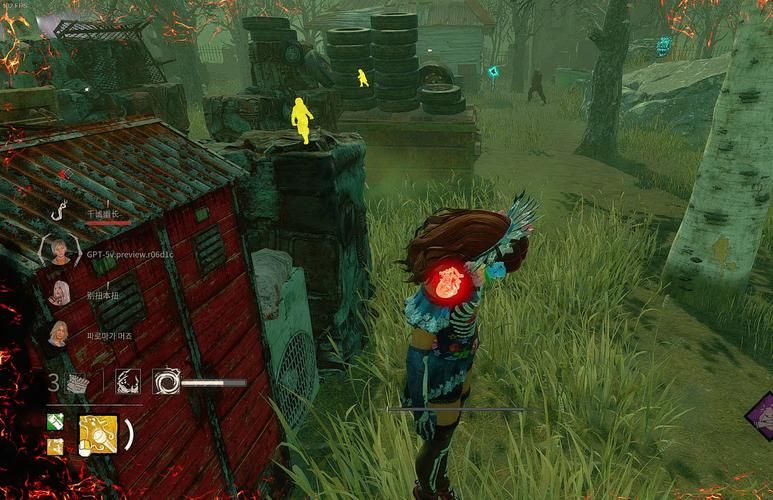Click the green toolbox add-on icon
Image resolution: width=773 pixels, height=500 pixels.
[55, 424]
